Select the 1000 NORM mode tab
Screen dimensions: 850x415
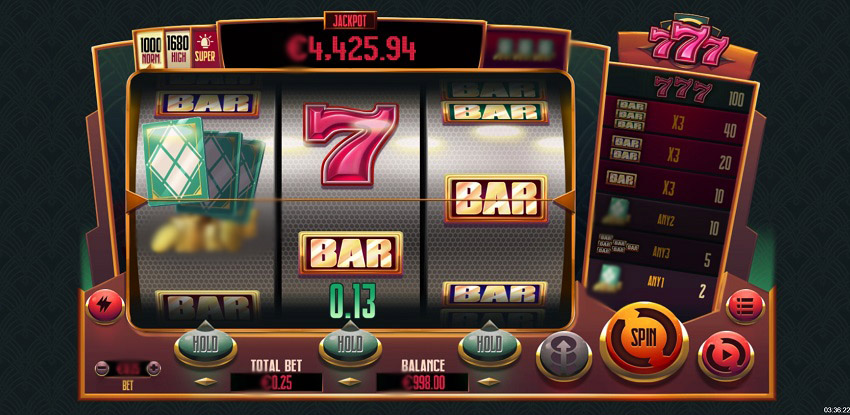tap(150, 48)
